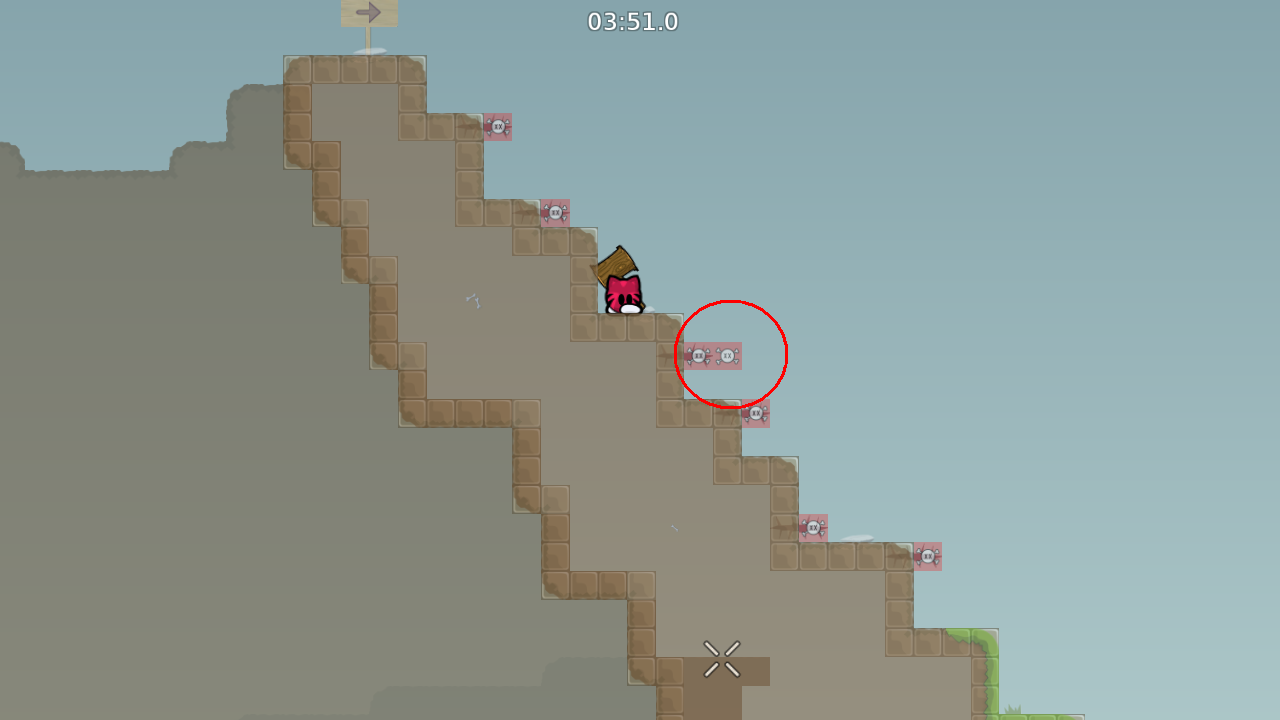Screen dimensions: 1280x720
Task: Select the pink cat character holding the hammer
Action: point(623,294)
